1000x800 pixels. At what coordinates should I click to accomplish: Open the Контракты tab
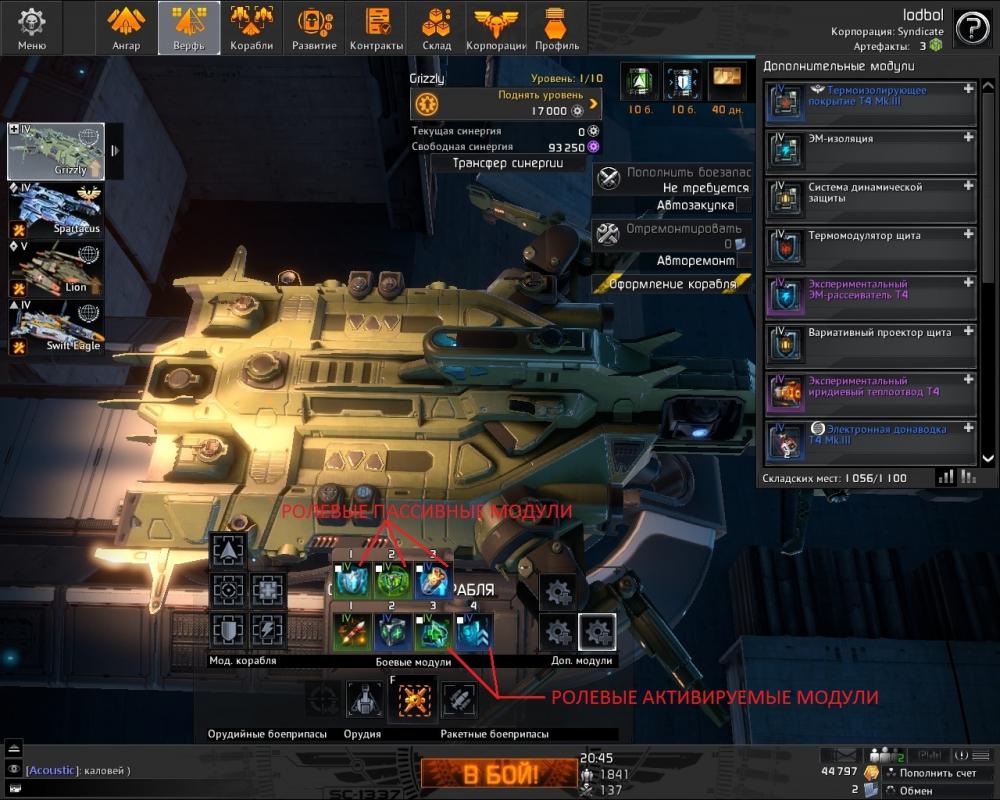click(x=377, y=27)
